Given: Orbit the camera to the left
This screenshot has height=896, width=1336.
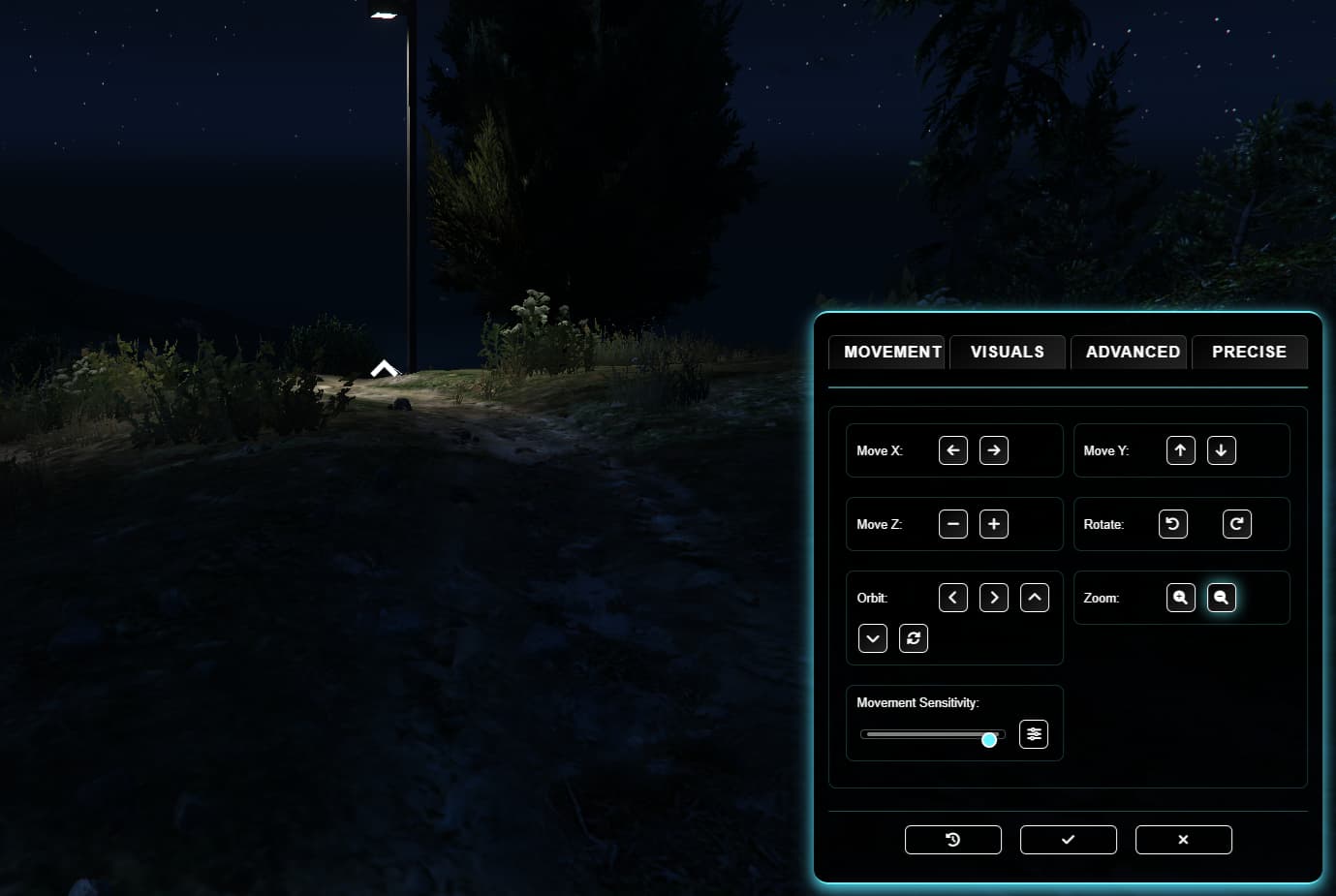Looking at the screenshot, I should [952, 597].
